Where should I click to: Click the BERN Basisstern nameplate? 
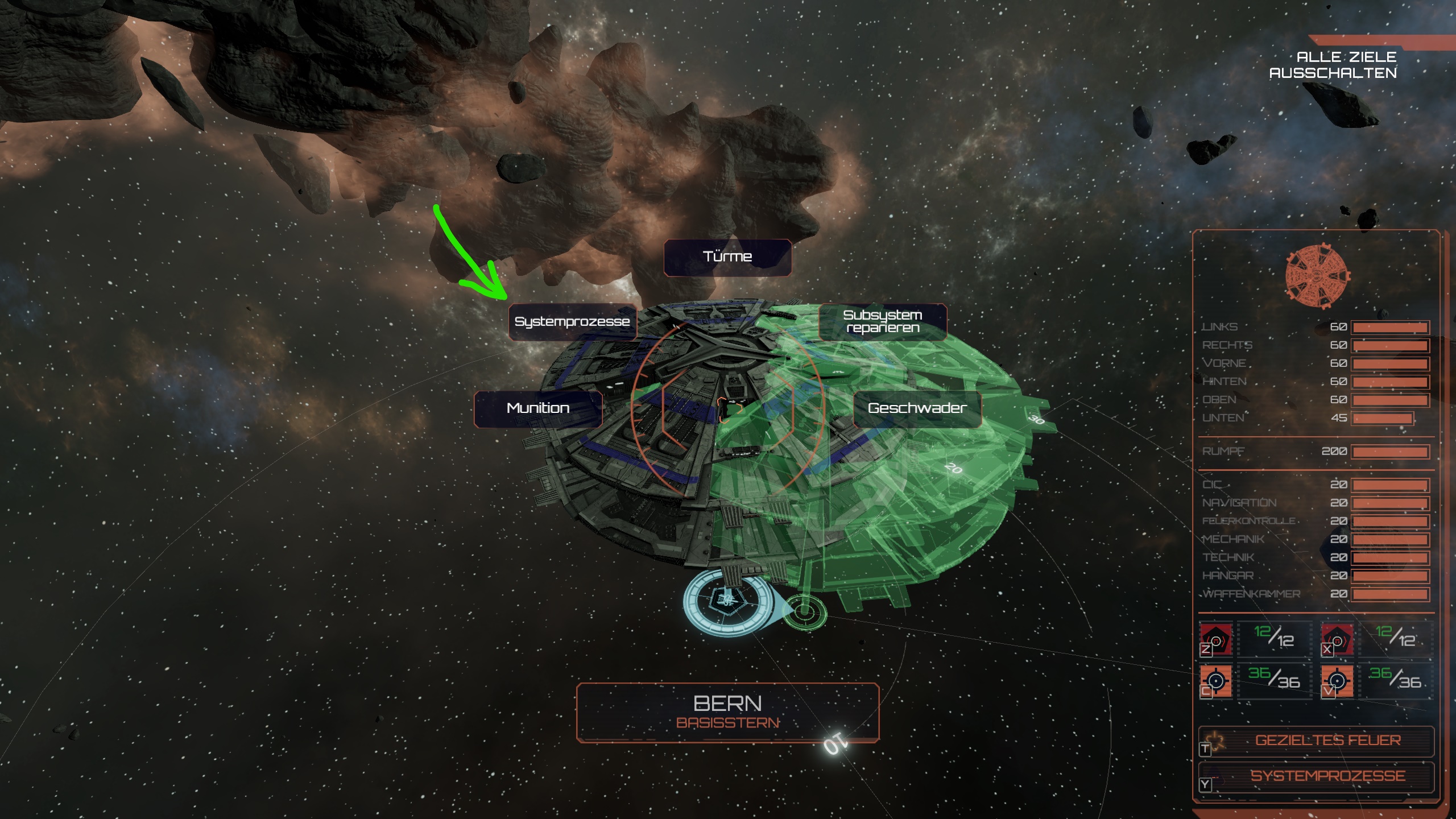point(727,712)
